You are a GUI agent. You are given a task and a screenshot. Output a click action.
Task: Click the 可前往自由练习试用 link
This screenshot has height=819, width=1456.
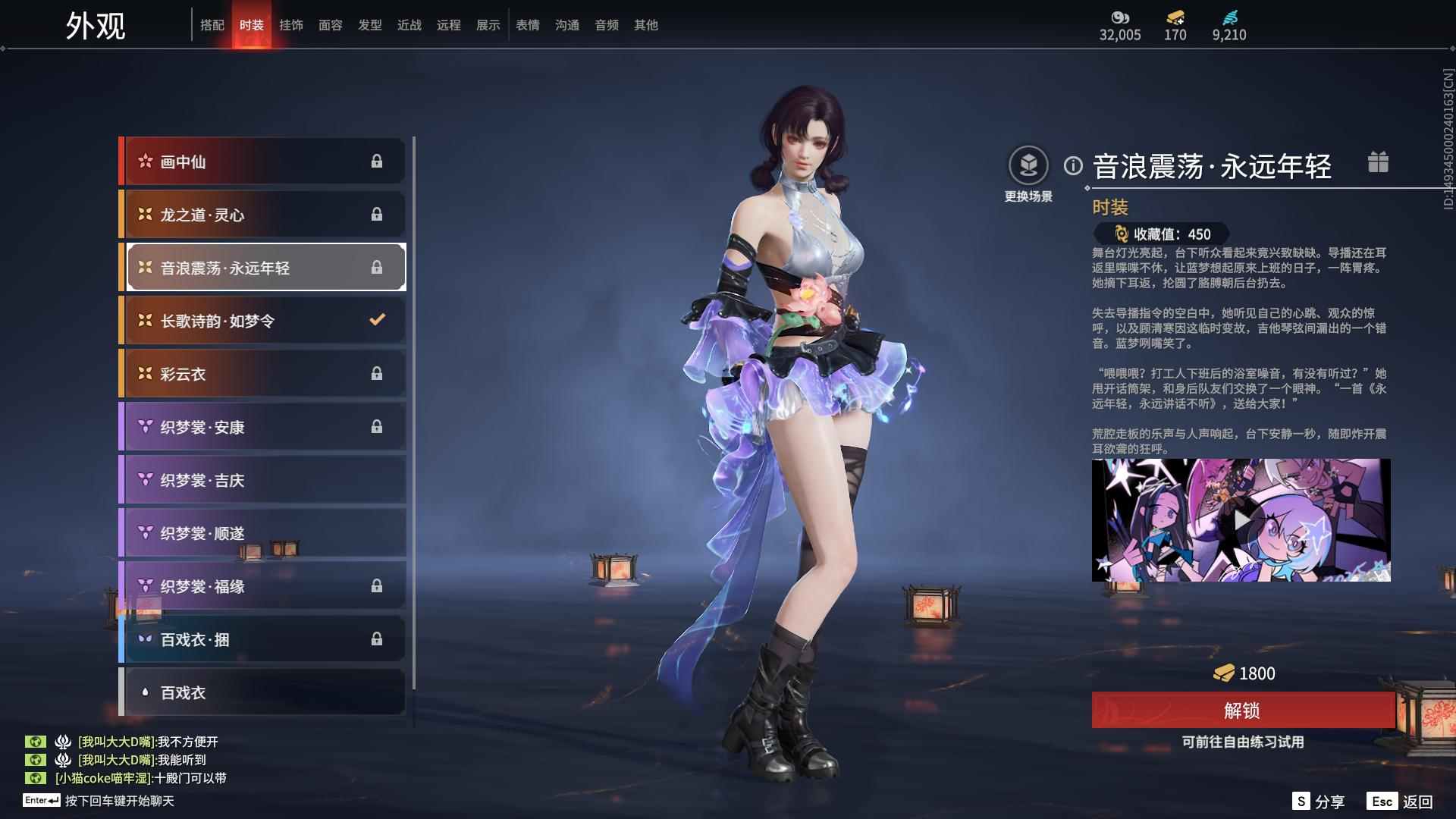point(1241,744)
